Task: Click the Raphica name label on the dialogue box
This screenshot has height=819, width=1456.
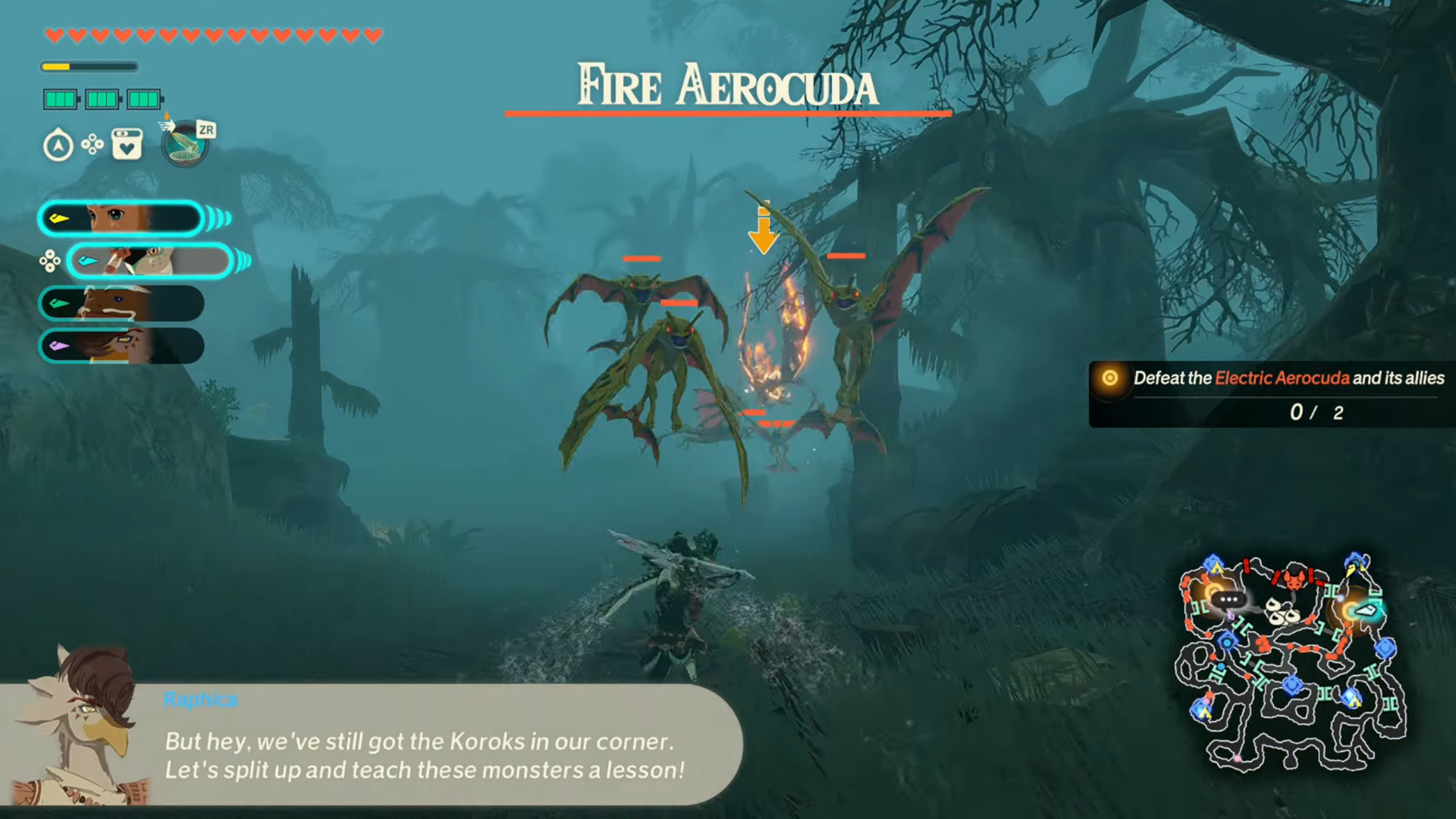Action: pos(200,699)
